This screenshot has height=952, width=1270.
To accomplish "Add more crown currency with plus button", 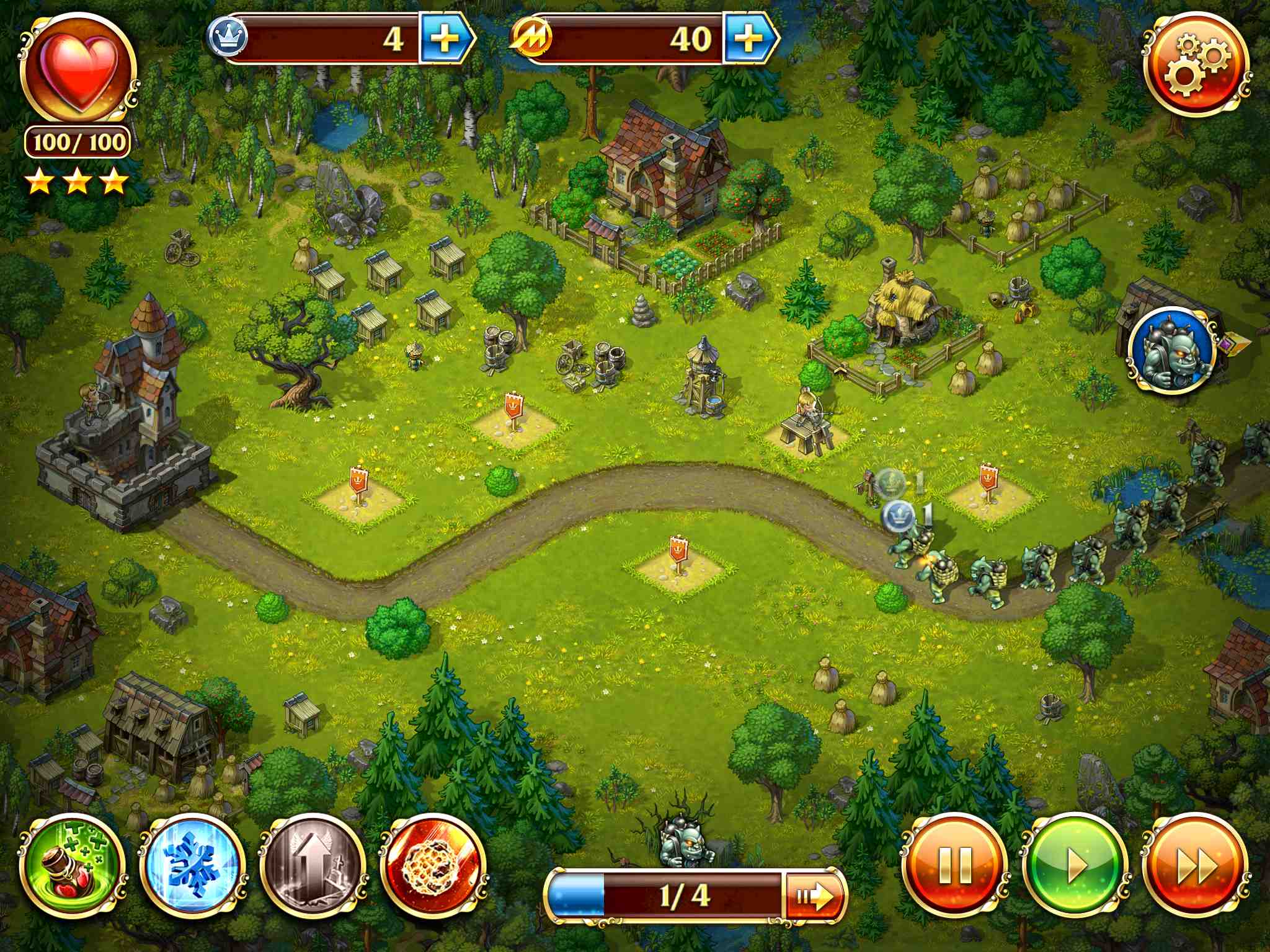I will (x=445, y=39).
